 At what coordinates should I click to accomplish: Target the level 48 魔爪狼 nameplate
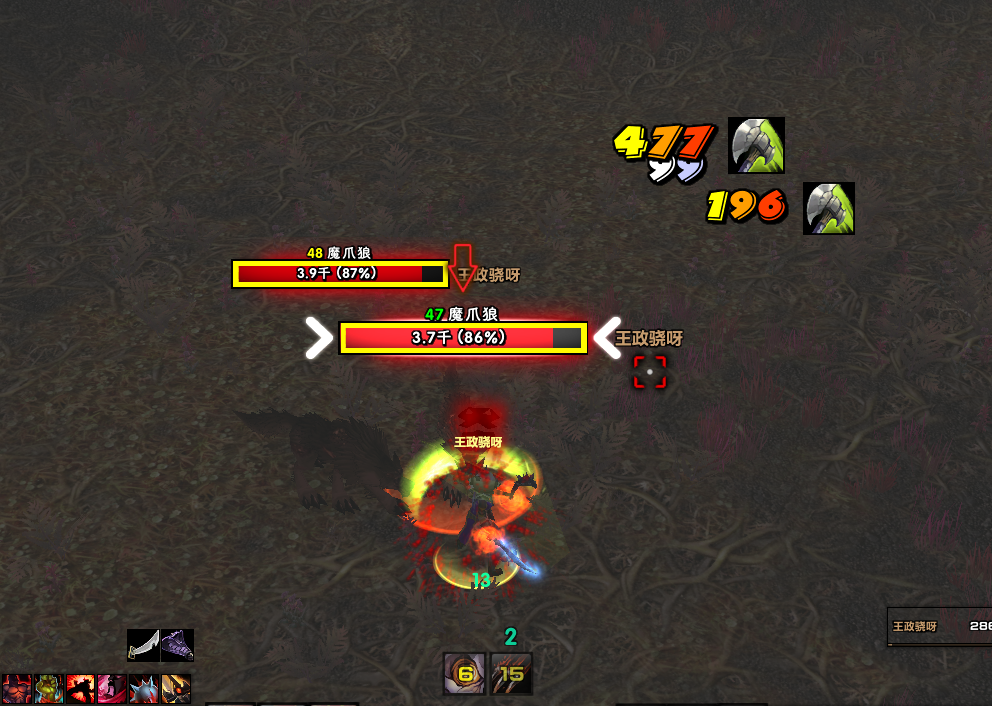(x=340, y=273)
